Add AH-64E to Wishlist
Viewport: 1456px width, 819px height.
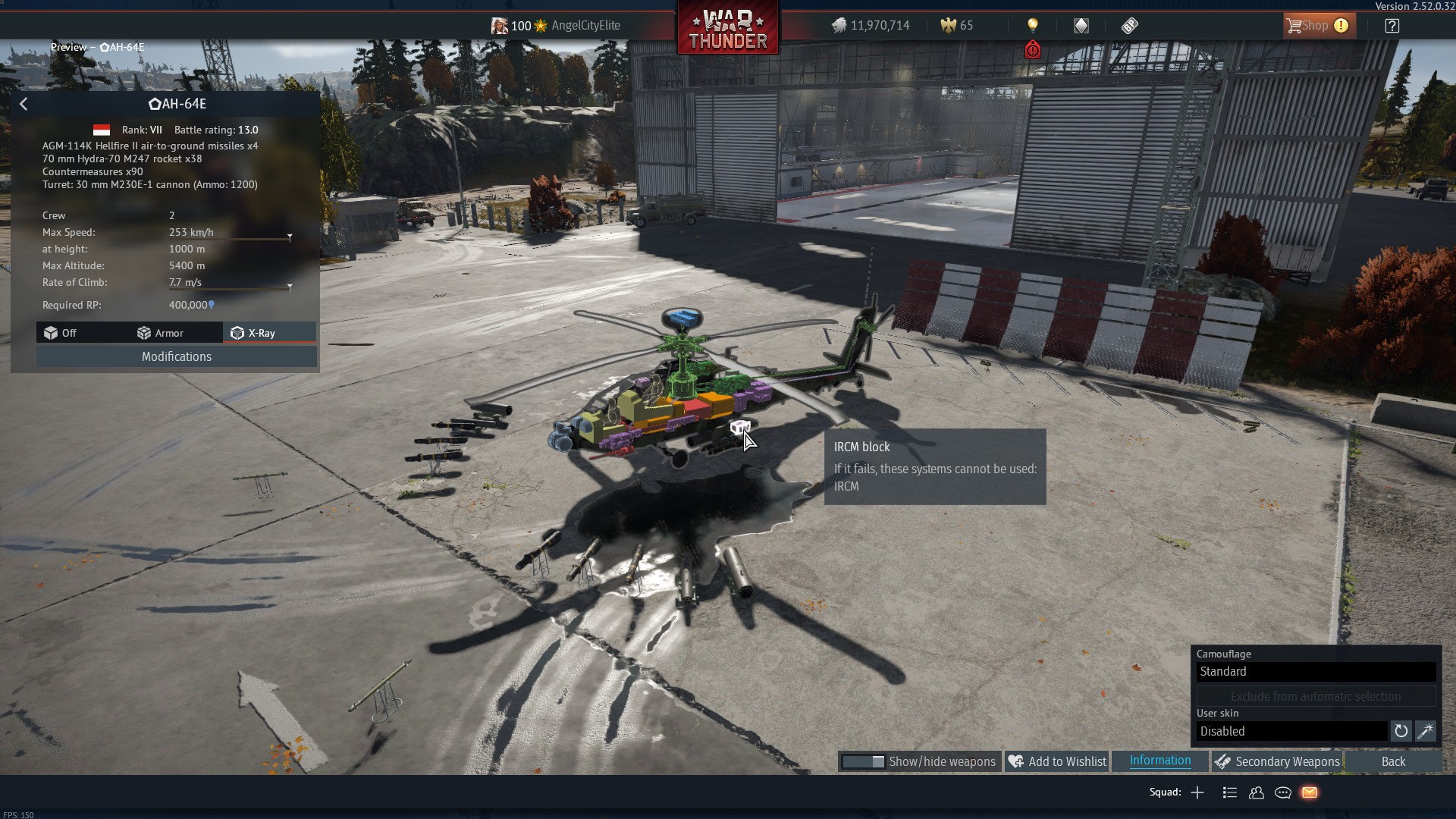pos(1059,761)
